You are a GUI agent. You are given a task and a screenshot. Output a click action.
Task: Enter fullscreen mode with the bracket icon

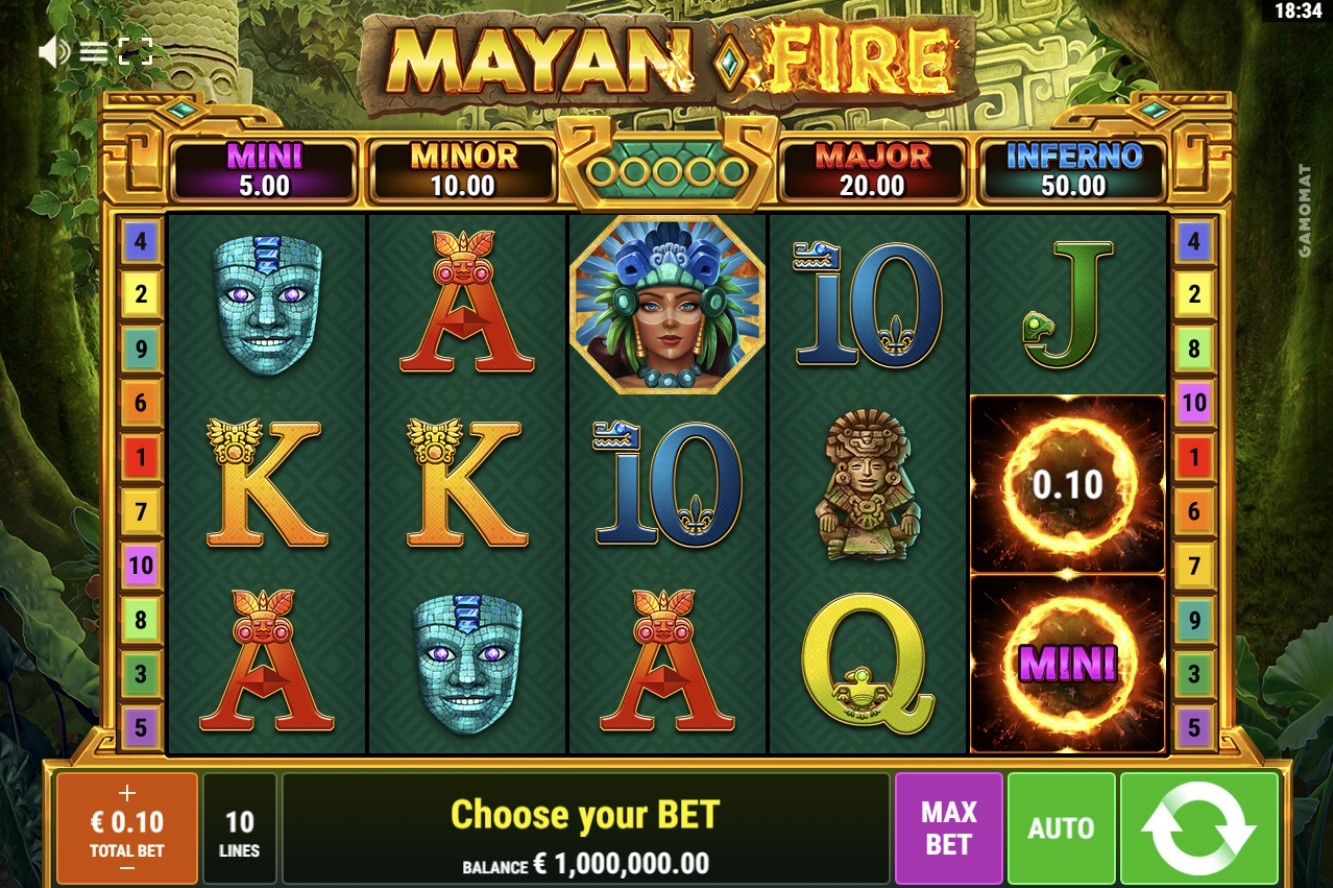click(135, 52)
